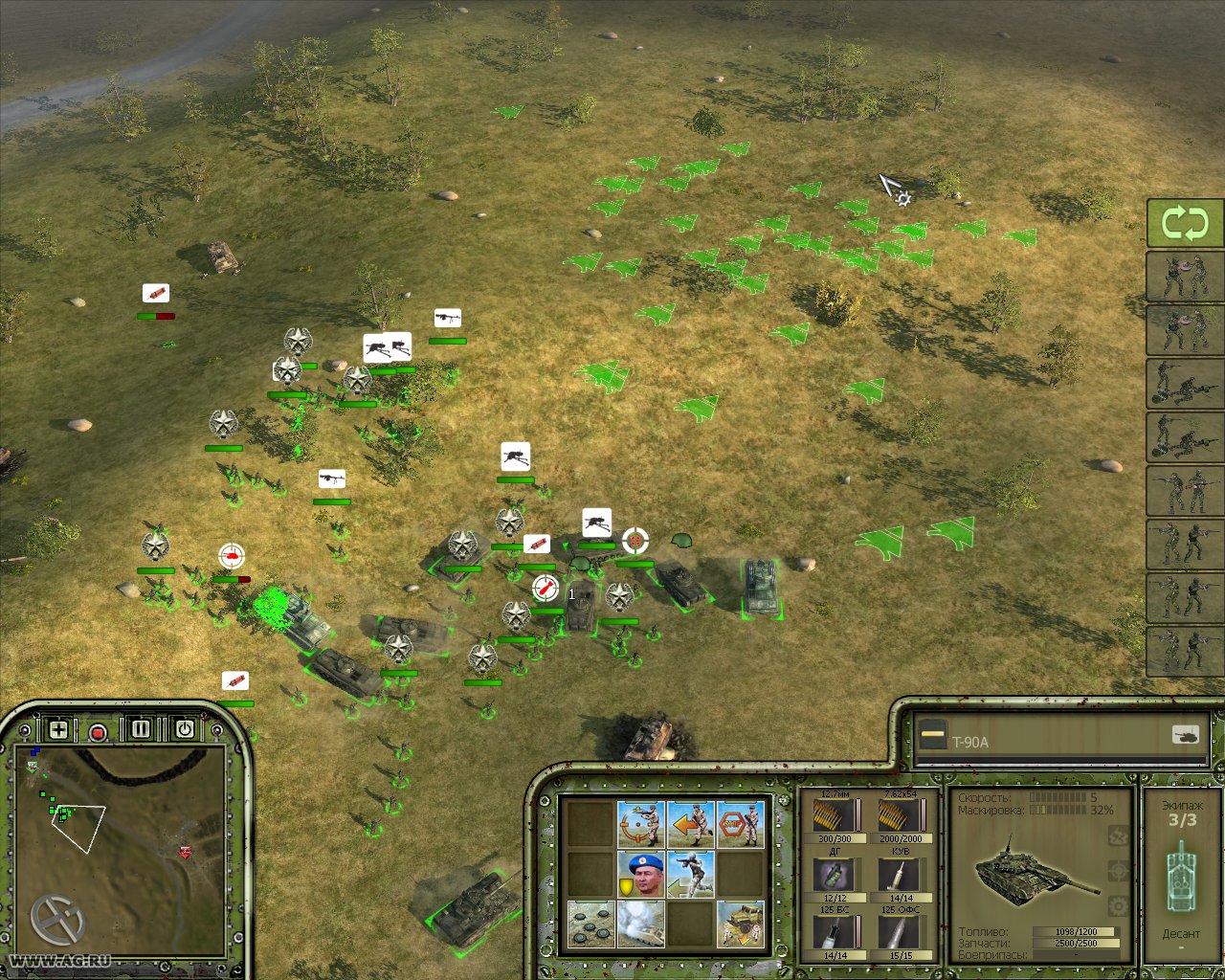The height and width of the screenshot is (980, 1225).
Task: Click the red record button above minimap
Action: pyautogui.click(x=98, y=733)
